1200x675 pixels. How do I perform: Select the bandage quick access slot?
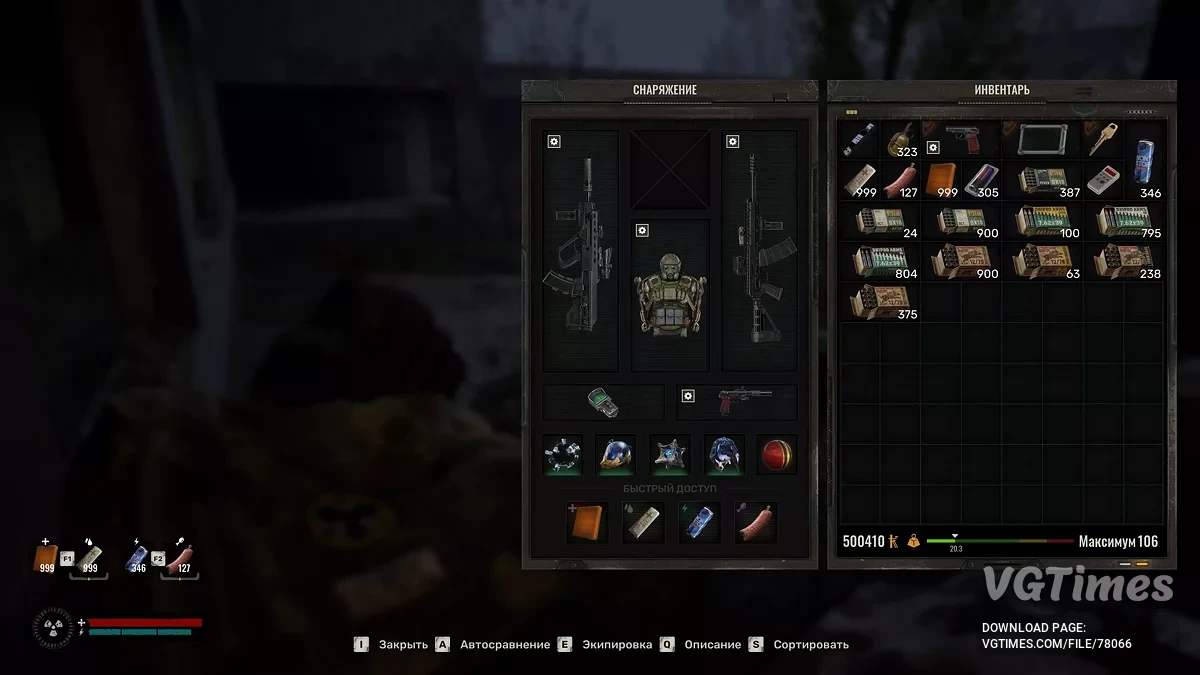[643, 522]
